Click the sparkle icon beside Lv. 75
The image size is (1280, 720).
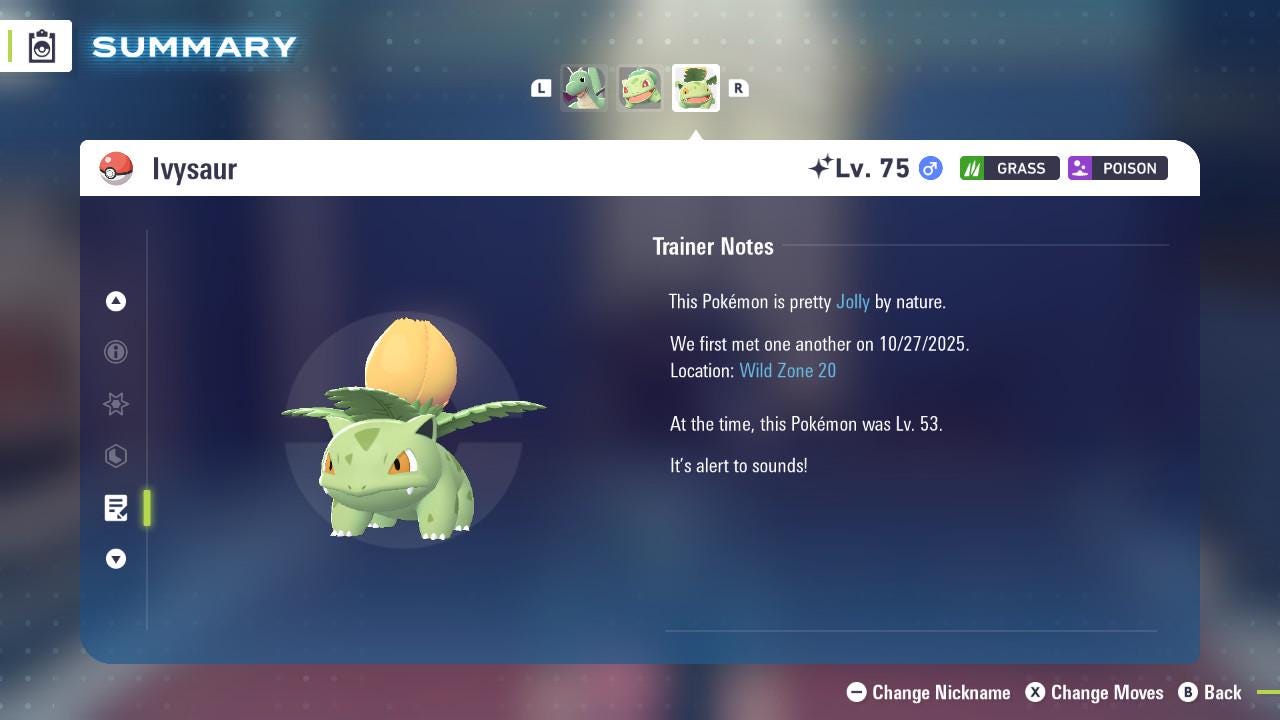point(822,166)
